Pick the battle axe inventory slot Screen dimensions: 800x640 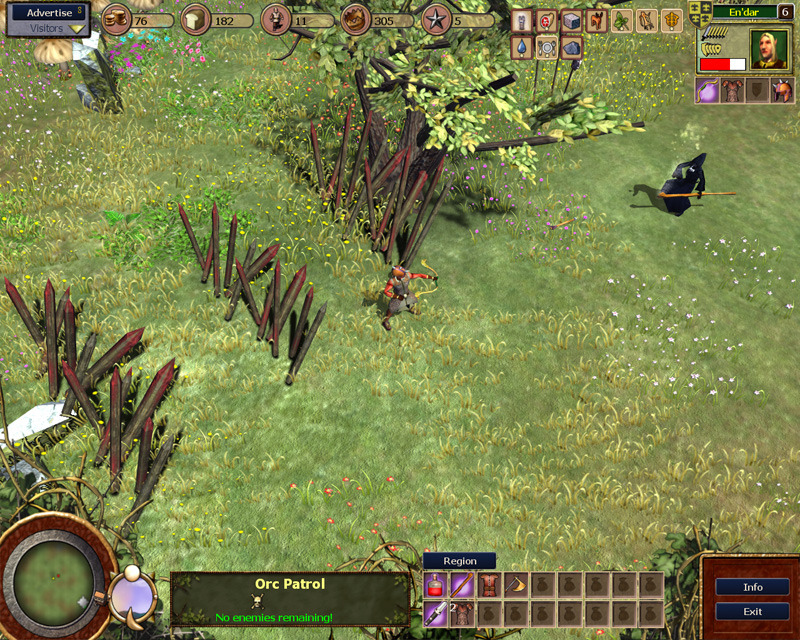514,585
